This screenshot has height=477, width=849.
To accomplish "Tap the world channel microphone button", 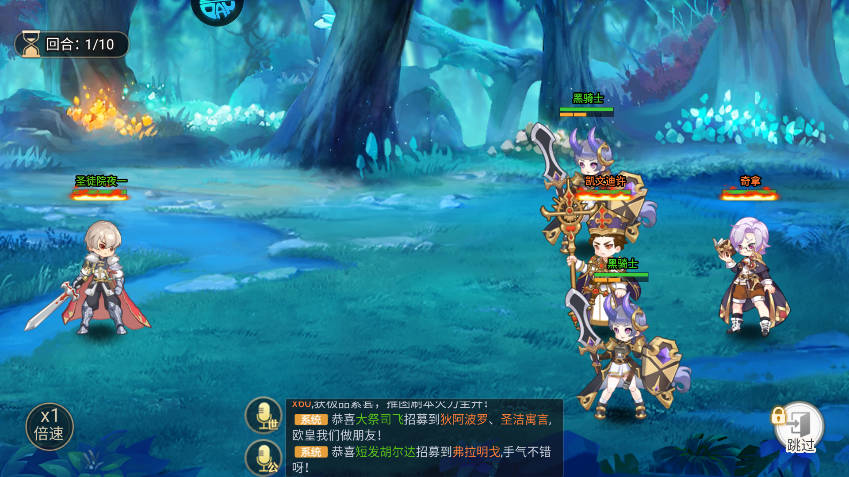I will 264,416.
